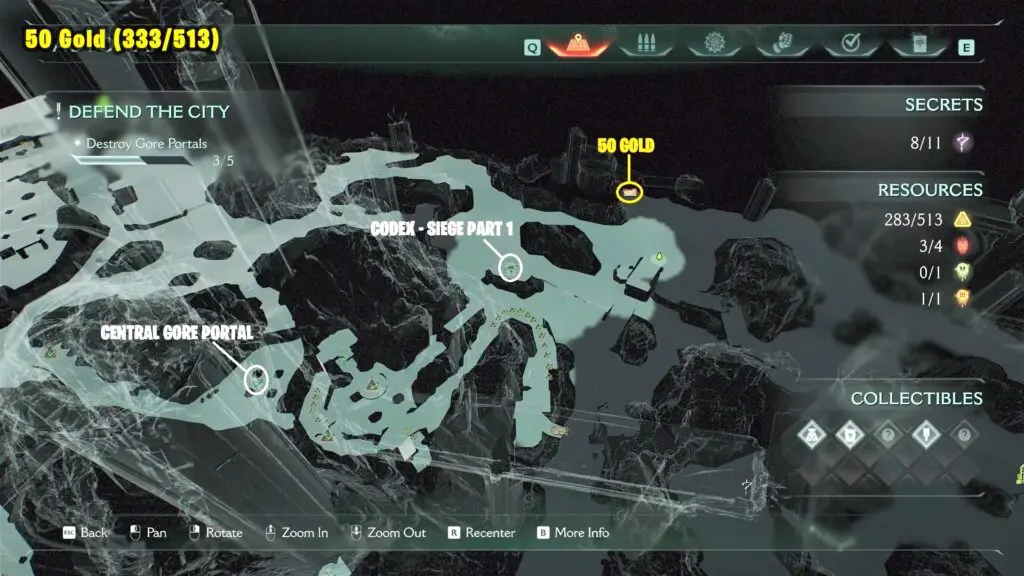Click the Back option in the footer
1024x576 pixels.
point(86,533)
